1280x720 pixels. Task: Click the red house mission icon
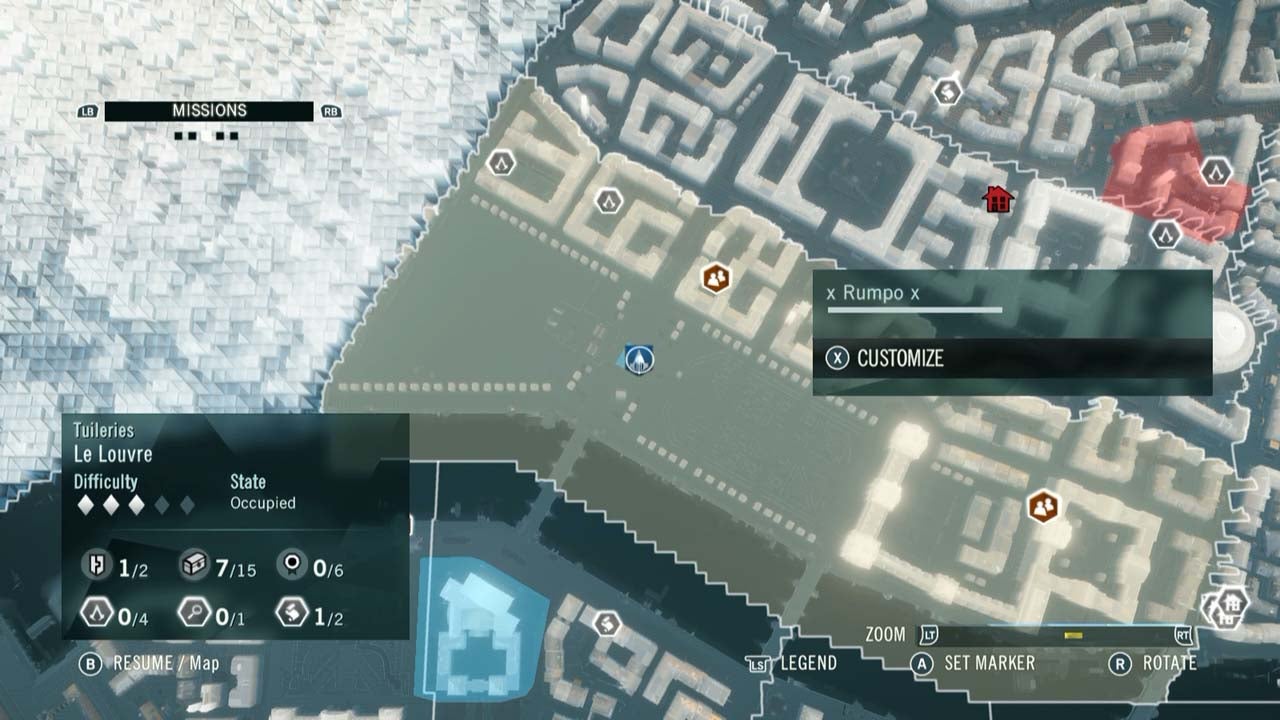click(996, 199)
